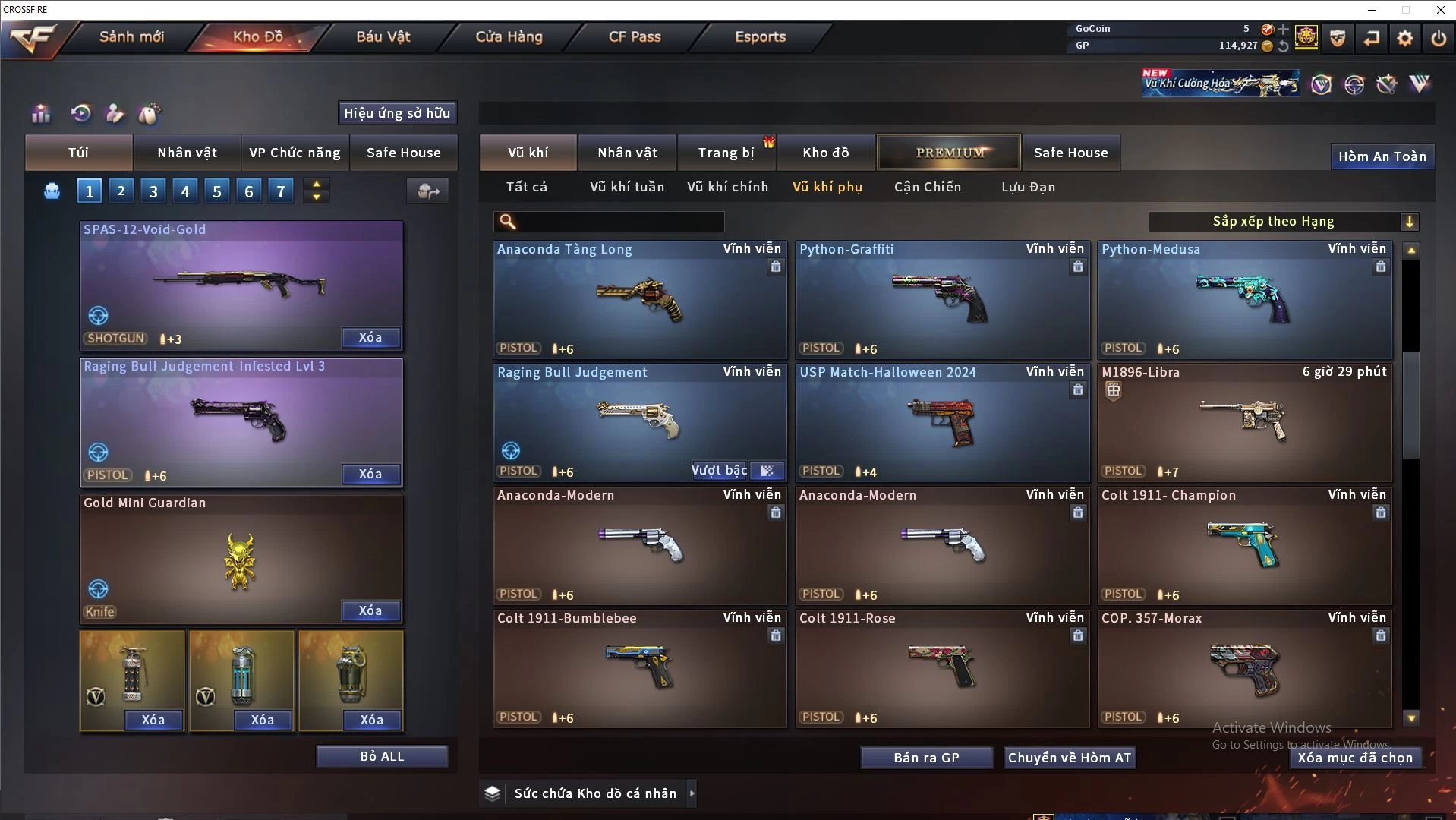Switch to the Cận Chiến category
Image resolution: width=1456 pixels, height=820 pixels.
[x=927, y=187]
